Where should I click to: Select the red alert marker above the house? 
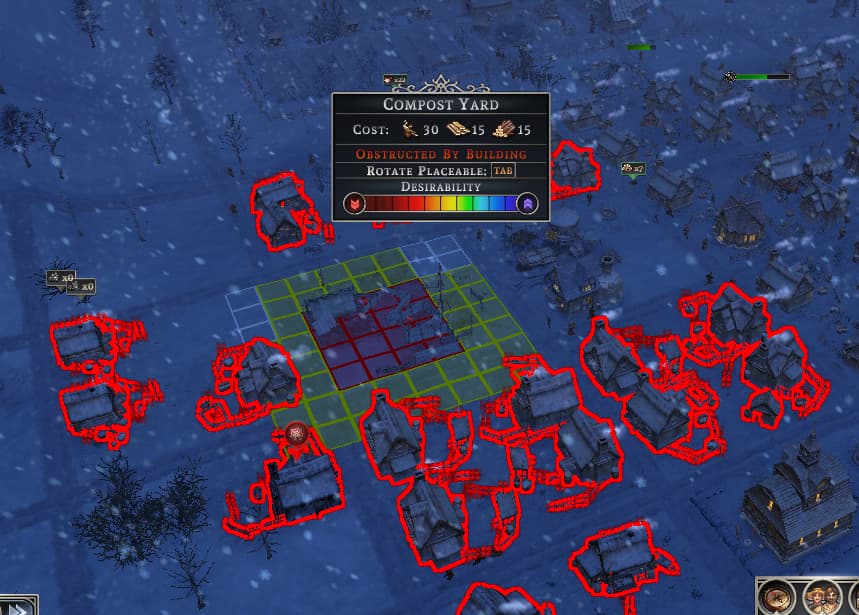point(295,433)
